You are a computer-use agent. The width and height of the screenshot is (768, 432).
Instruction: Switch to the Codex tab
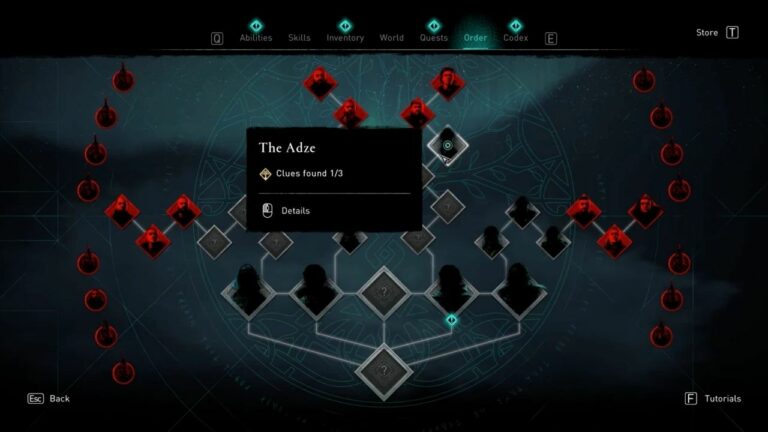click(x=516, y=38)
